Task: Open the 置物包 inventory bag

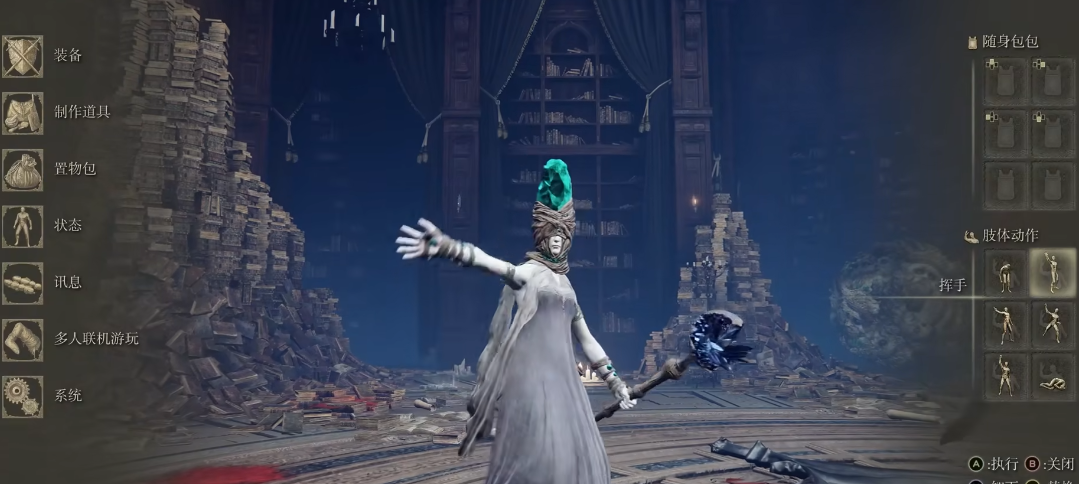Action: (x=24, y=169)
